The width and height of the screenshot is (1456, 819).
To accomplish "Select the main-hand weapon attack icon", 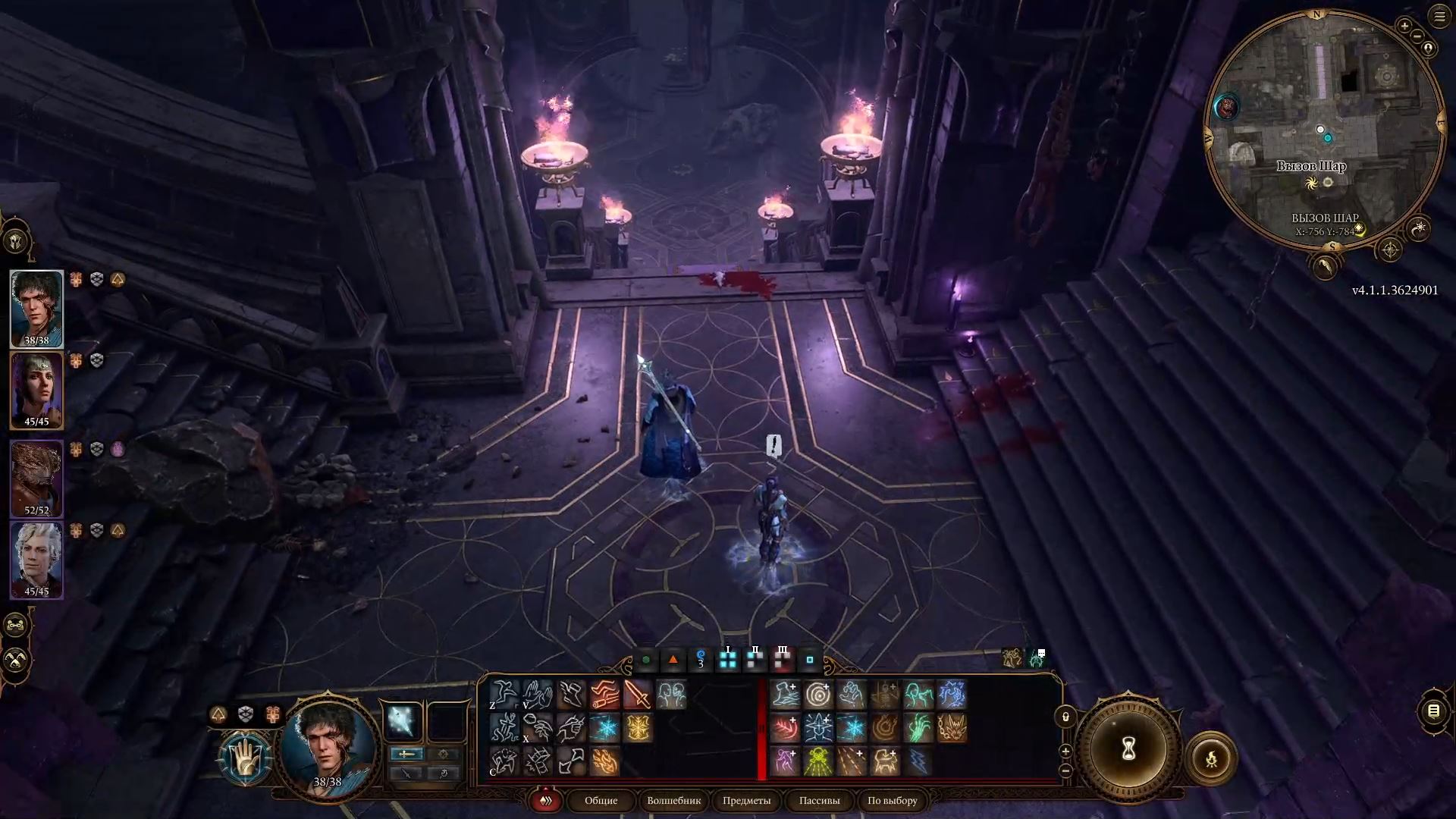I will (x=639, y=692).
